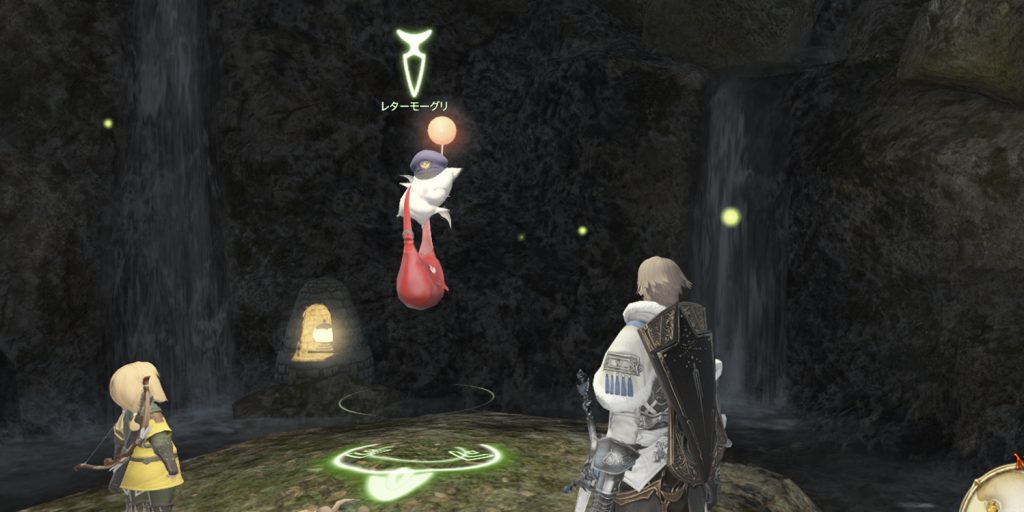Select the レターモーグリ nameplate
Screen dimensions: 1024x512
tap(415, 105)
